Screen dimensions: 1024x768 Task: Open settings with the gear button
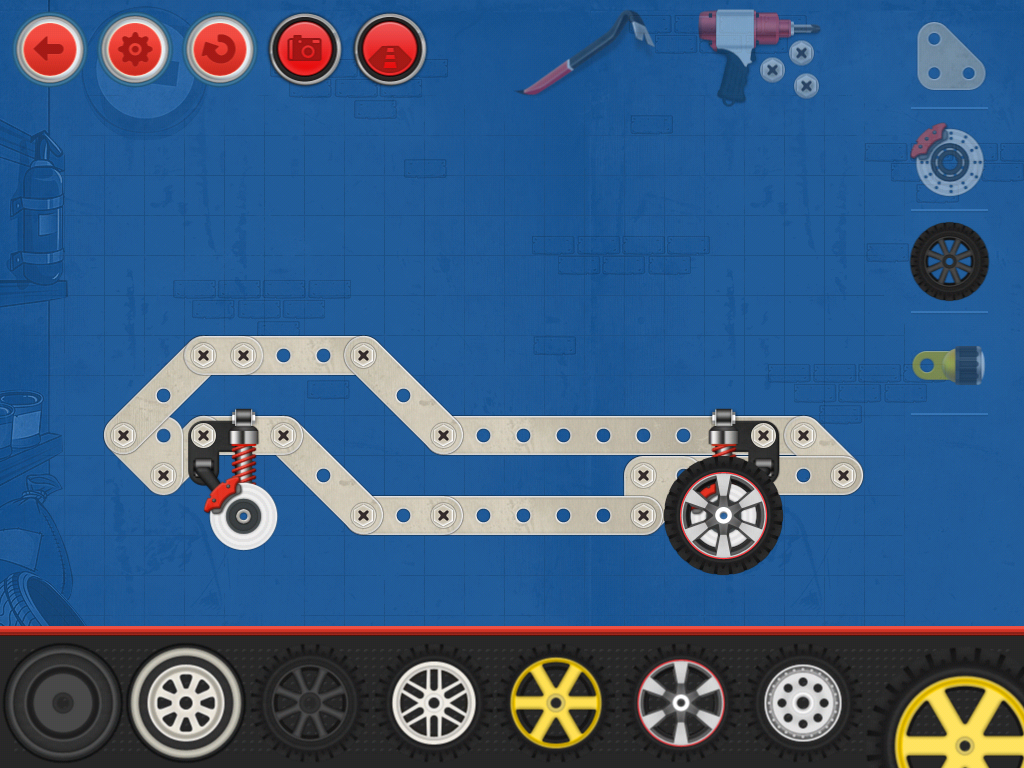(x=134, y=48)
